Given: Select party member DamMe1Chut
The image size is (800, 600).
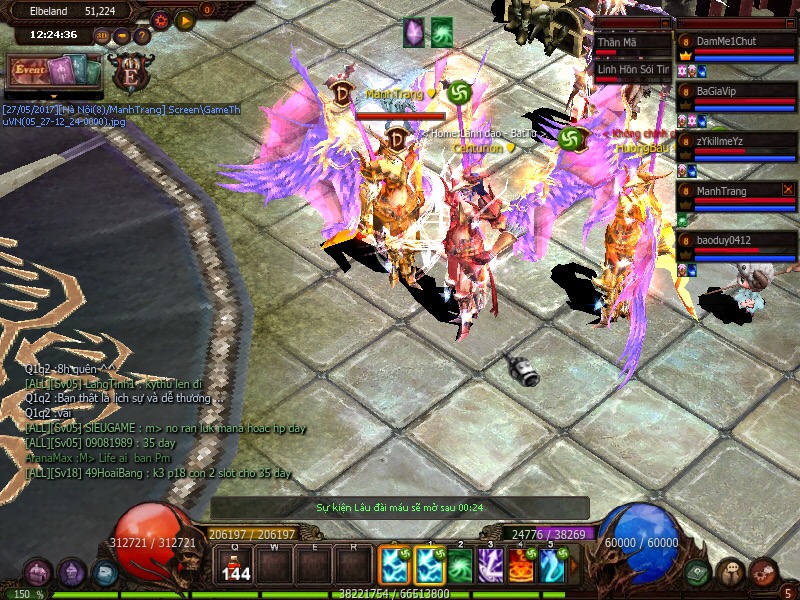Looking at the screenshot, I should tap(738, 42).
